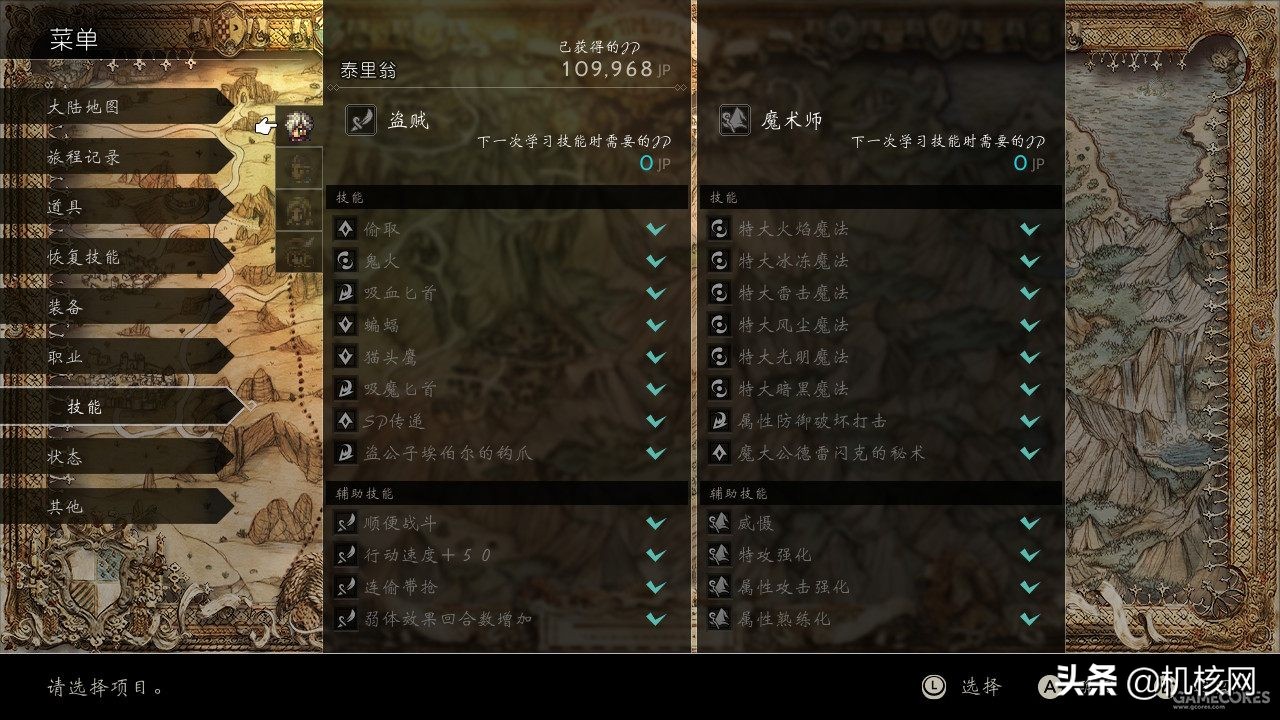The image size is (1280, 720).
Task: Click the 顺便战斗 support skill icon
Action: [347, 522]
